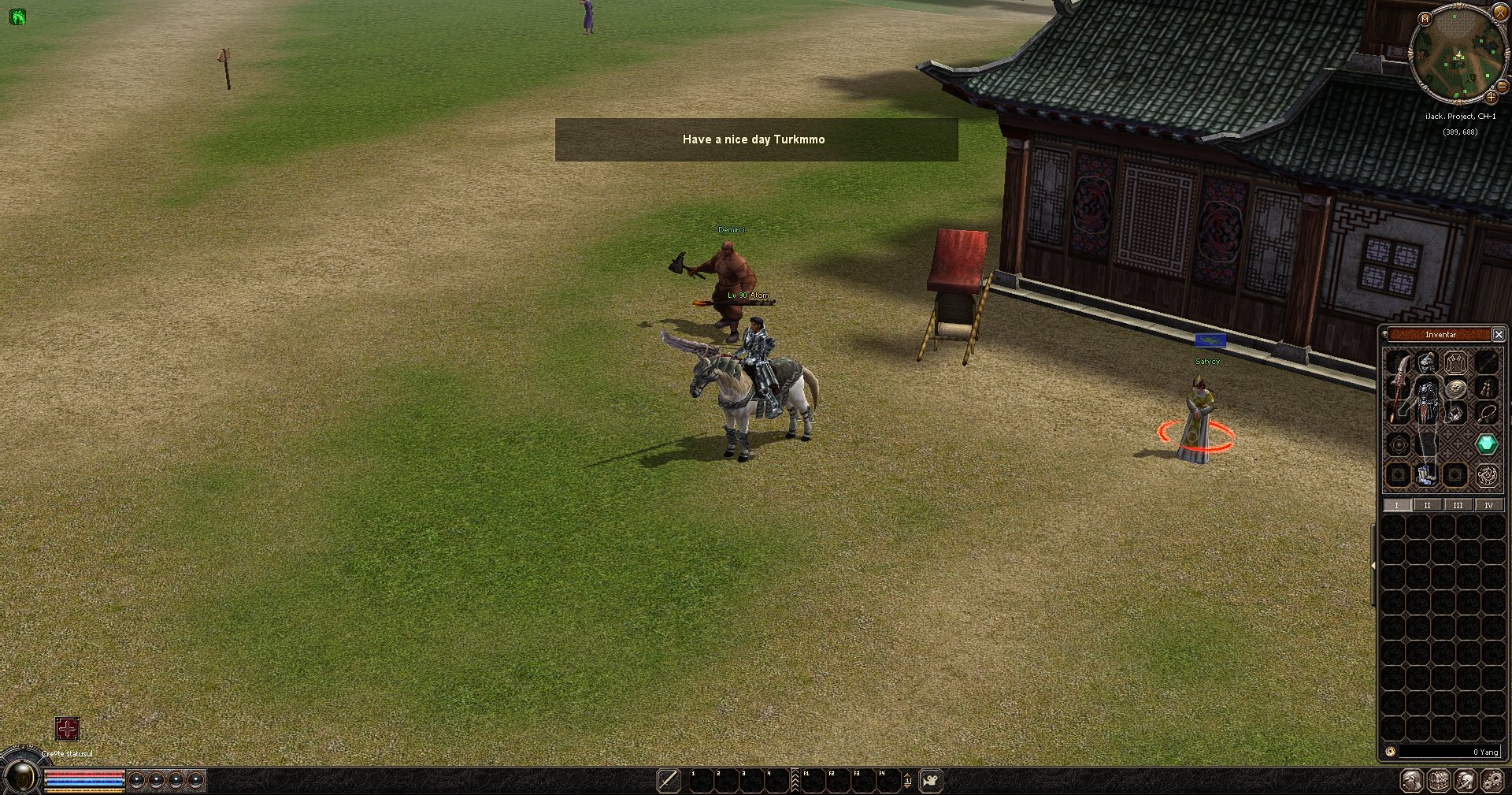Click the green gem button in inventory
The width and height of the screenshot is (1512, 795).
1486,444
